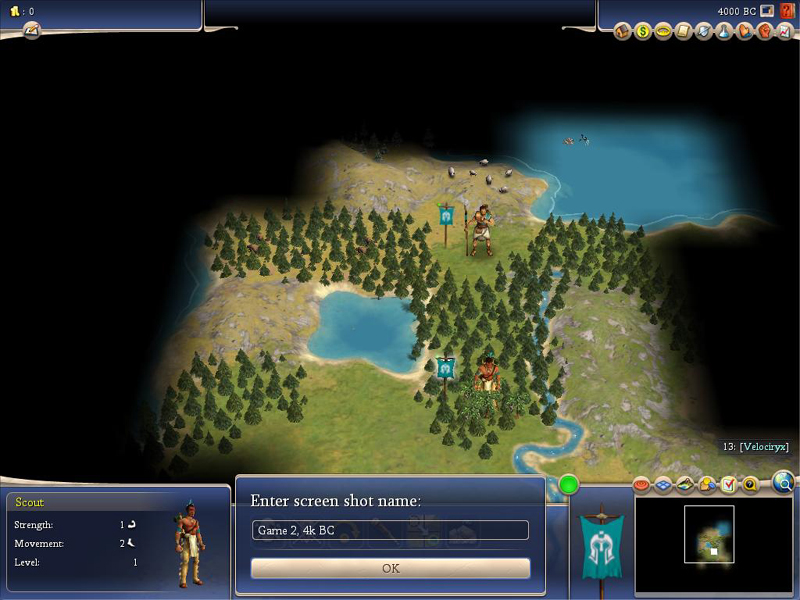800x600 pixels.
Task: Open the info screen graph chart icon
Action: tap(782, 32)
